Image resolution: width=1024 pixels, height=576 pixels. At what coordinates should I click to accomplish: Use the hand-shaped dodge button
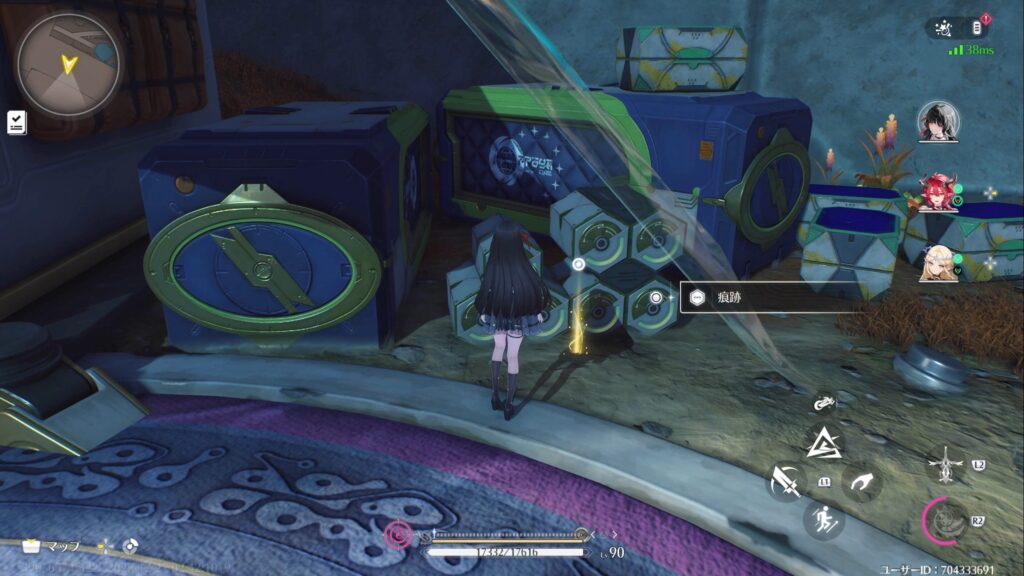[x=861, y=483]
